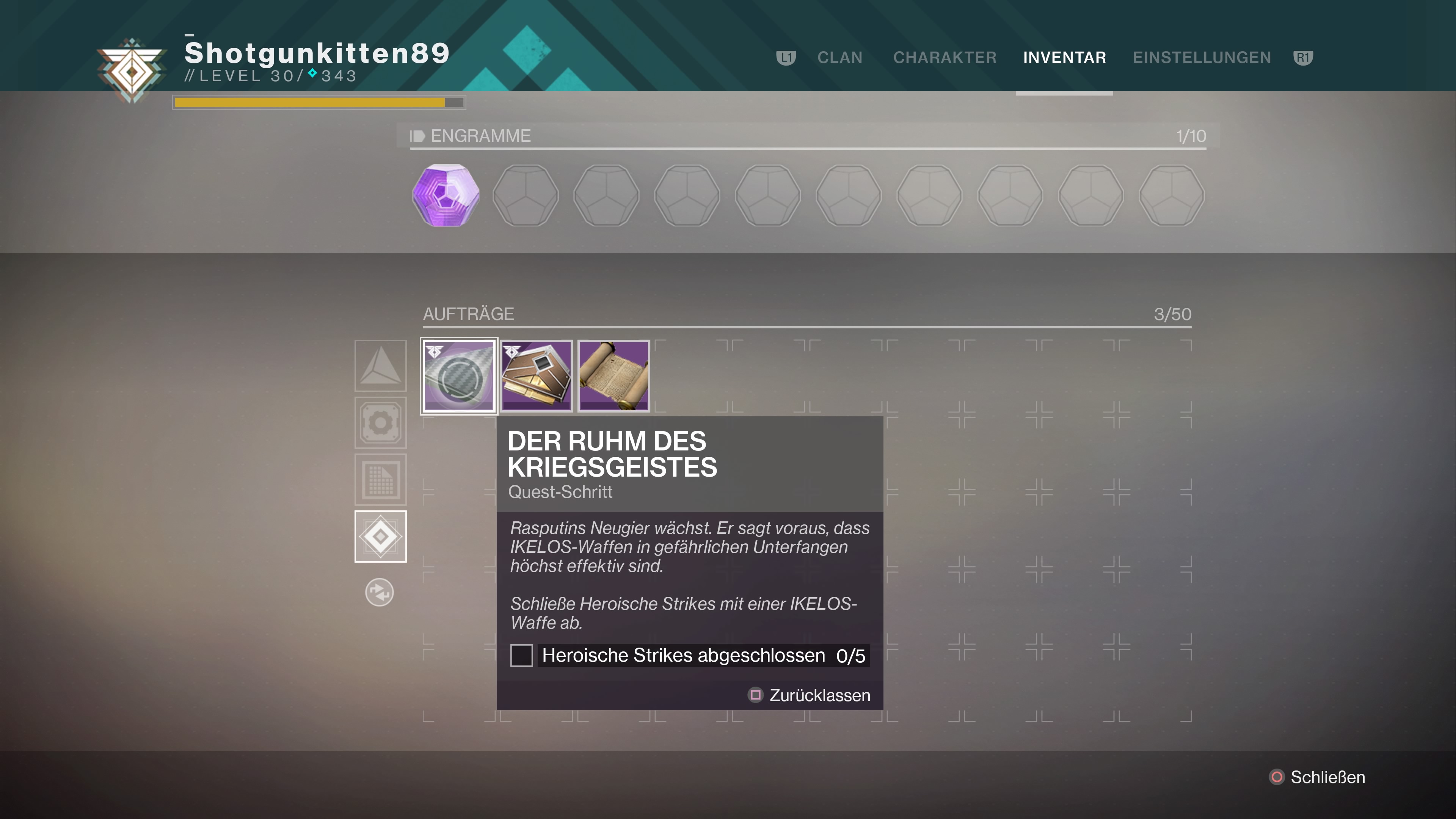This screenshot has width=1456, height=819.
Task: Pick the parchment scroll item
Action: [614, 376]
